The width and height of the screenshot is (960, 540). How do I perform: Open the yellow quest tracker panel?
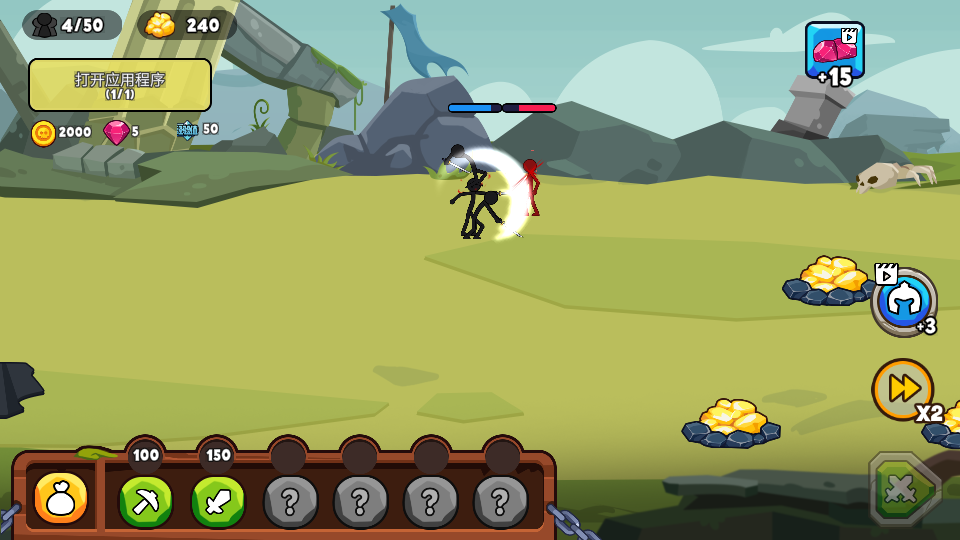click(120, 85)
